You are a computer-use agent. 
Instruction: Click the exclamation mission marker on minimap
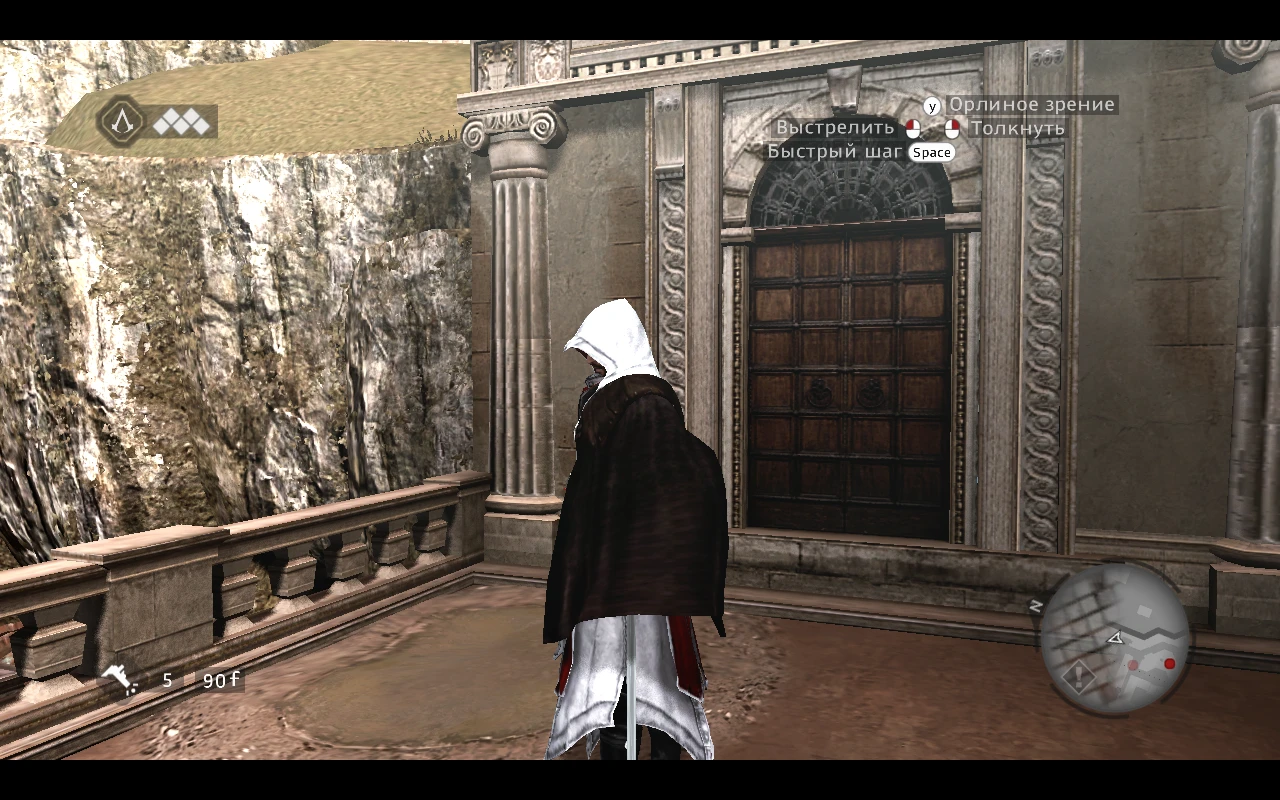click(x=1079, y=676)
